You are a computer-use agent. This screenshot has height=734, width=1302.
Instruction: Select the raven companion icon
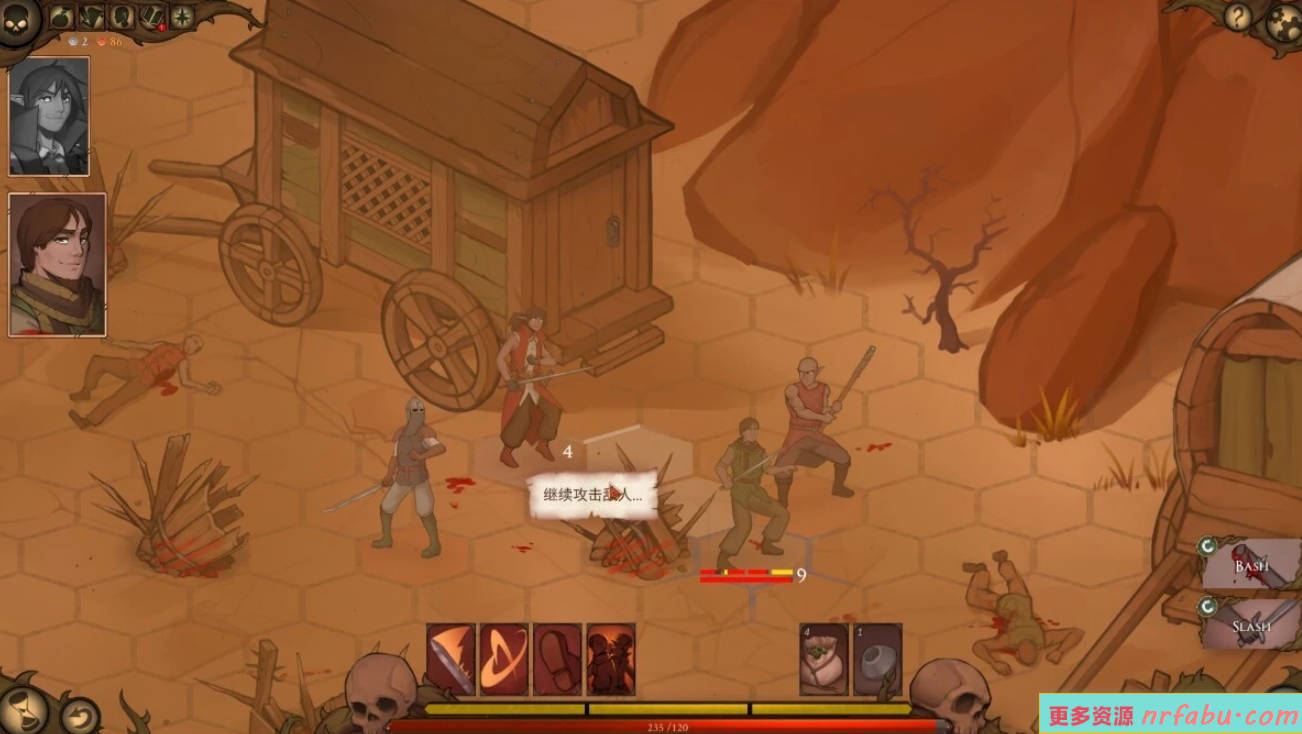pos(92,17)
